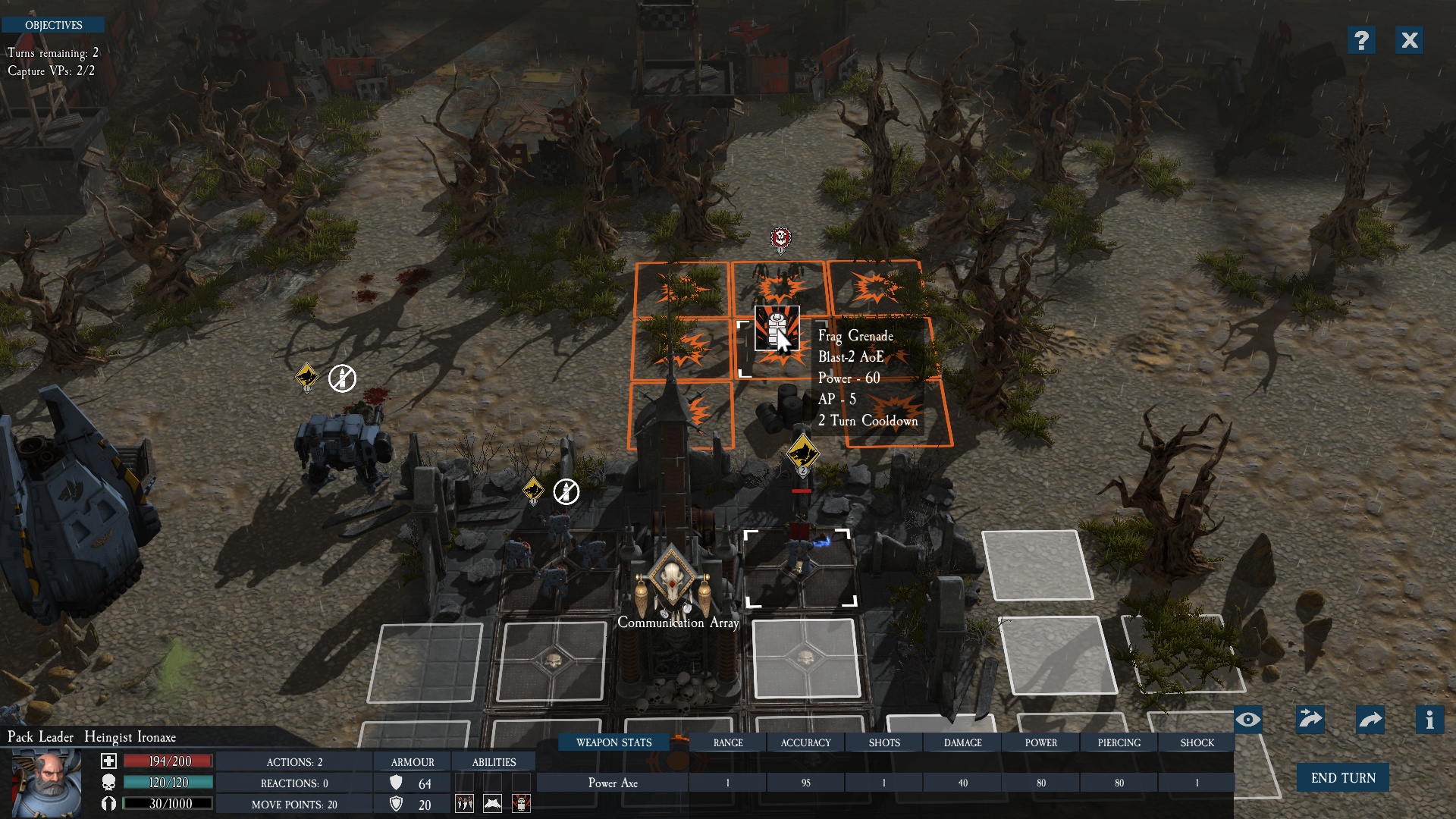
Task: Click the single curved arrow button
Action: coord(1370,720)
